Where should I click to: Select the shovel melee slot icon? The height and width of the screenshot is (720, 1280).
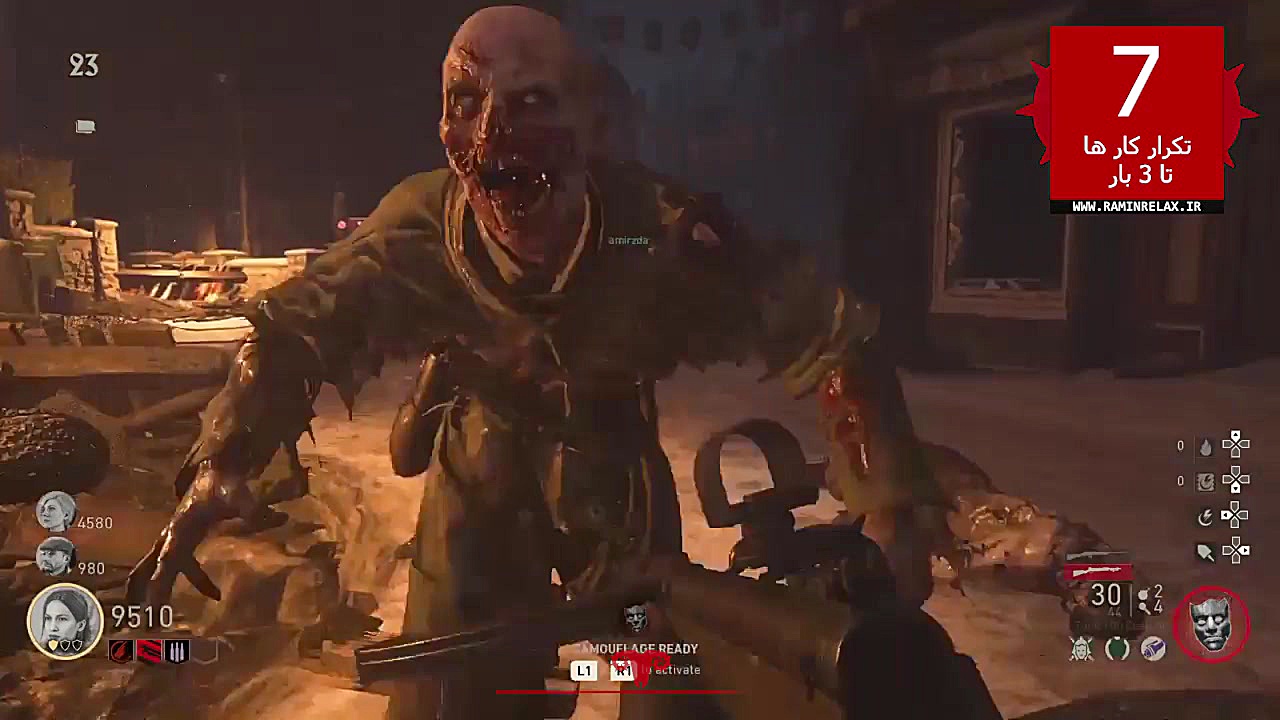(x=1204, y=551)
